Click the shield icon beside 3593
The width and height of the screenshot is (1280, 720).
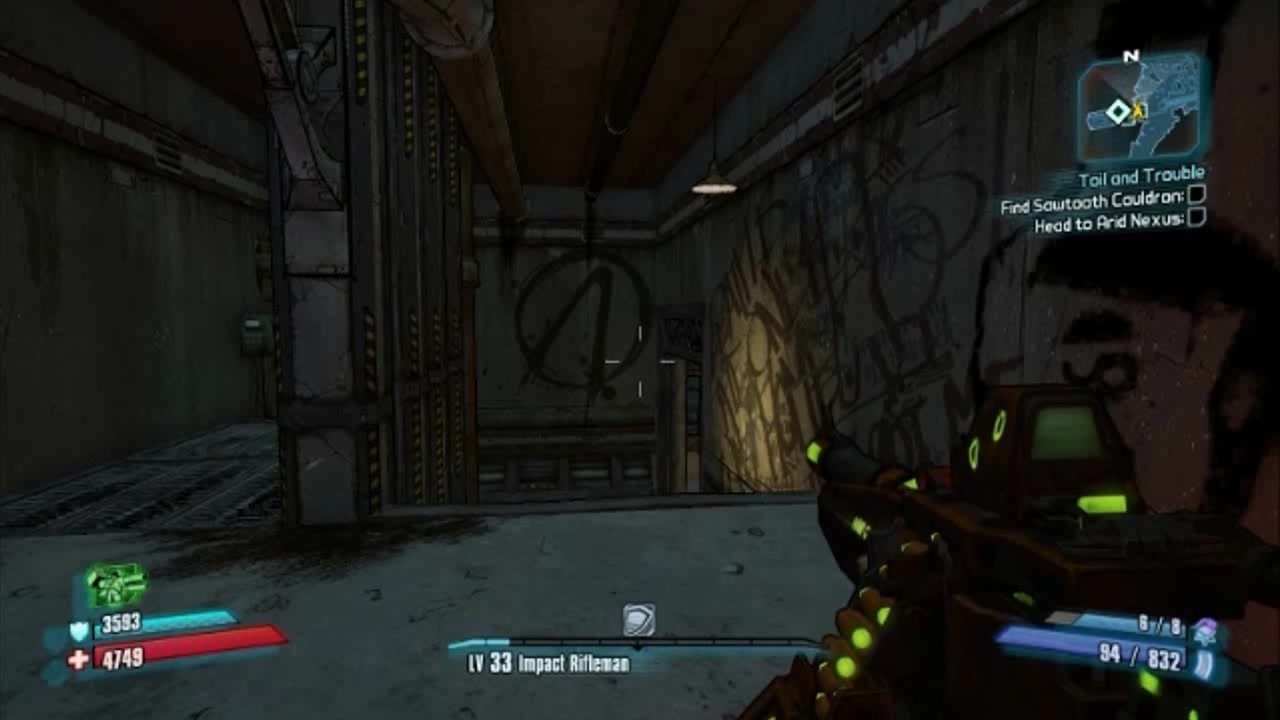tap(78, 628)
